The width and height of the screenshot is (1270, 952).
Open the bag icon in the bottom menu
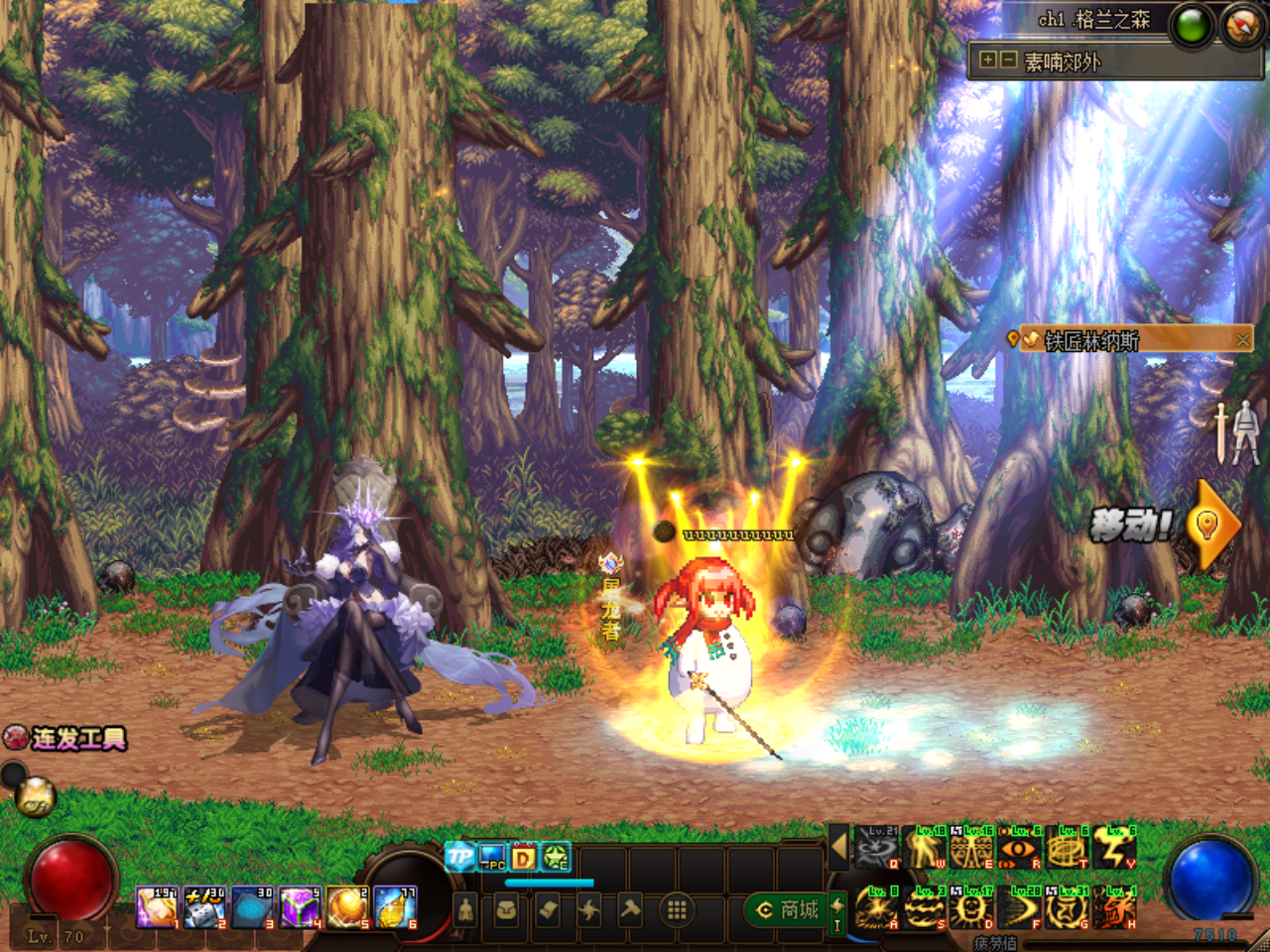point(506,909)
